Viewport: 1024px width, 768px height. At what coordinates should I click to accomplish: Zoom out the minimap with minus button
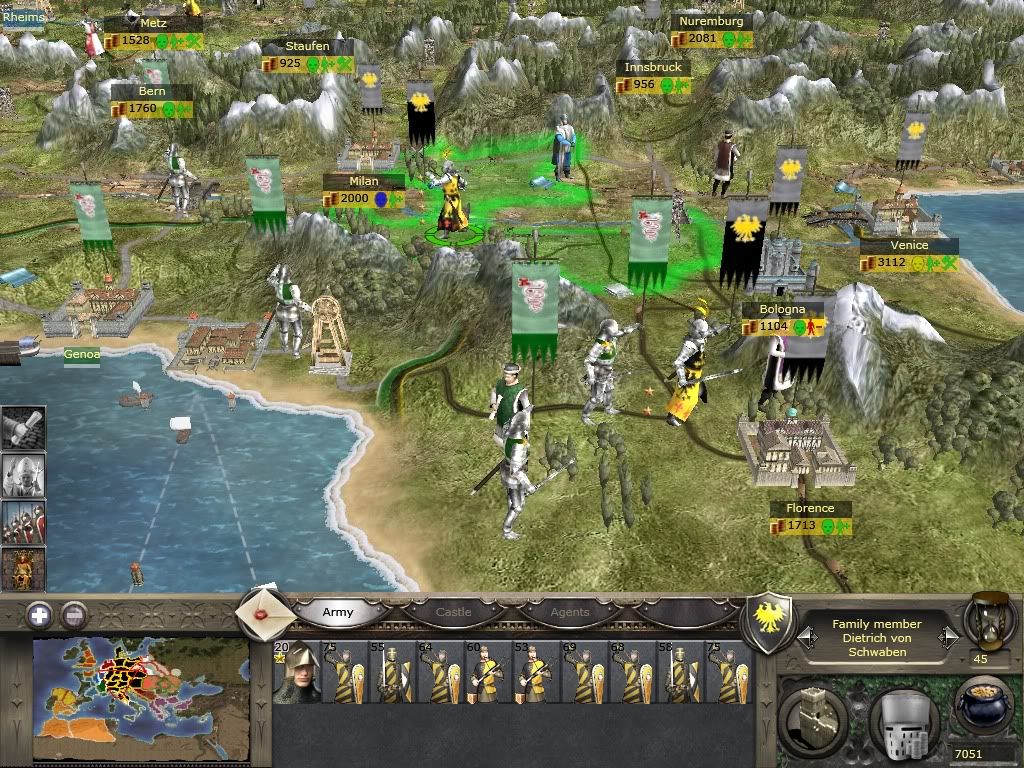(73, 615)
